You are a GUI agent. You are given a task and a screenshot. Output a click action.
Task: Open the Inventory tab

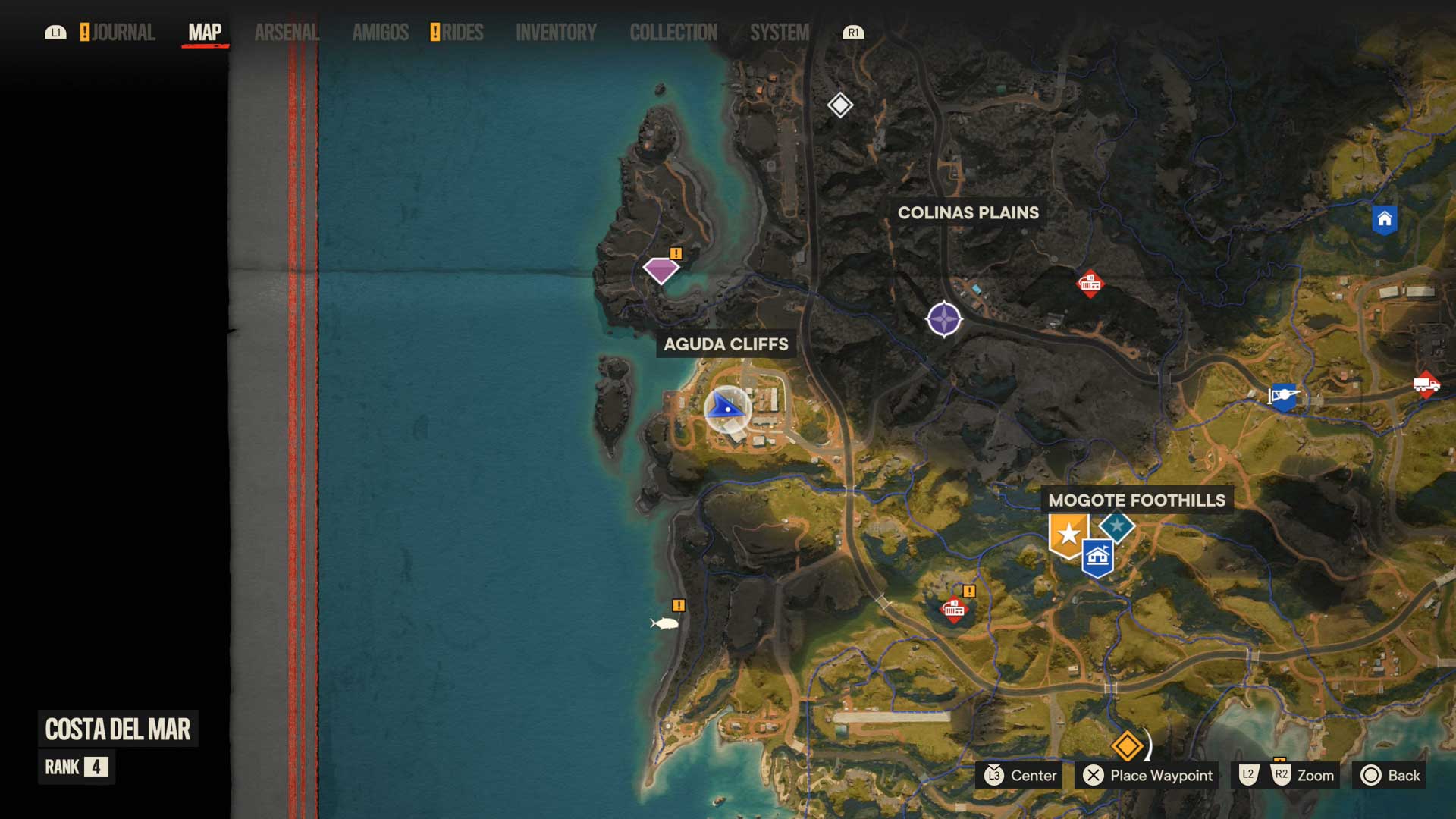point(556,33)
